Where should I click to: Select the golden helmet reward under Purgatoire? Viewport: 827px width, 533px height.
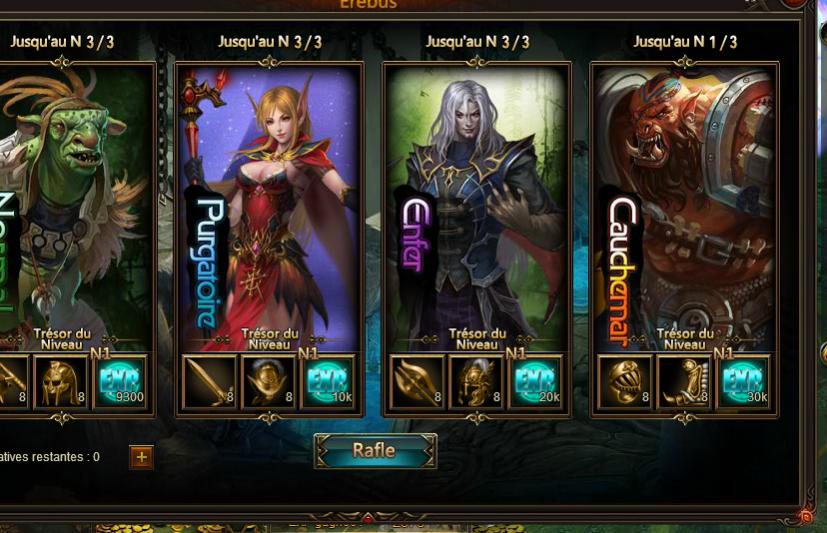(269, 381)
